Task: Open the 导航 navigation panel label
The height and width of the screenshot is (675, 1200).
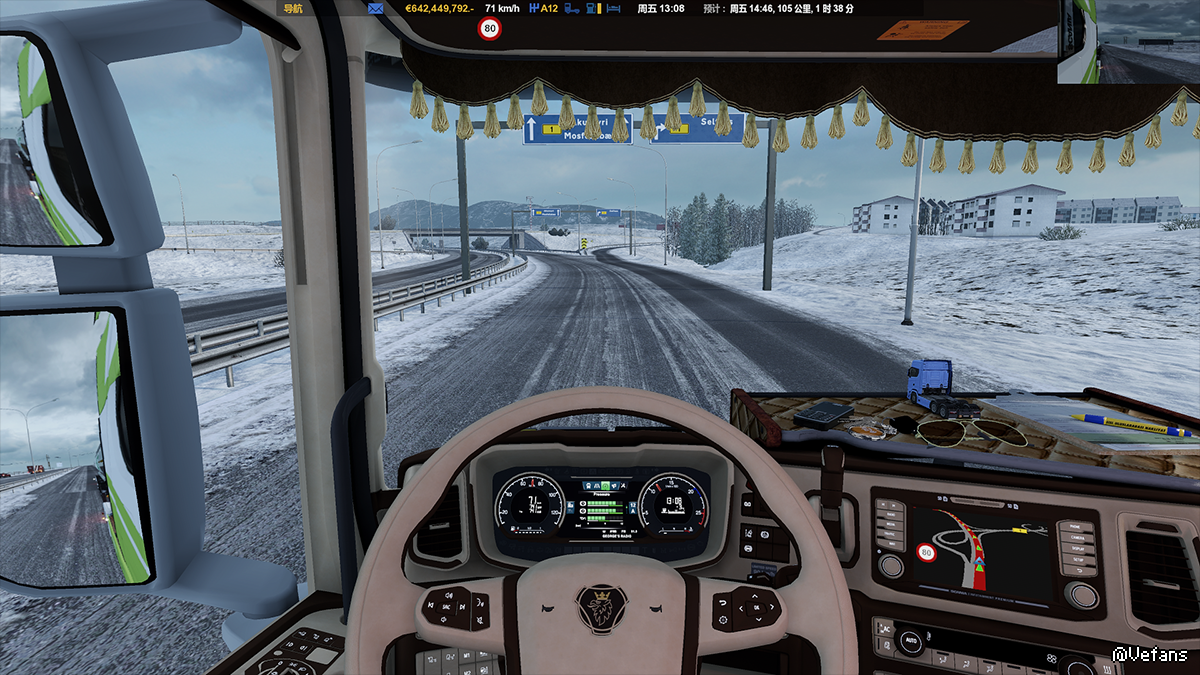Action: click(x=293, y=8)
